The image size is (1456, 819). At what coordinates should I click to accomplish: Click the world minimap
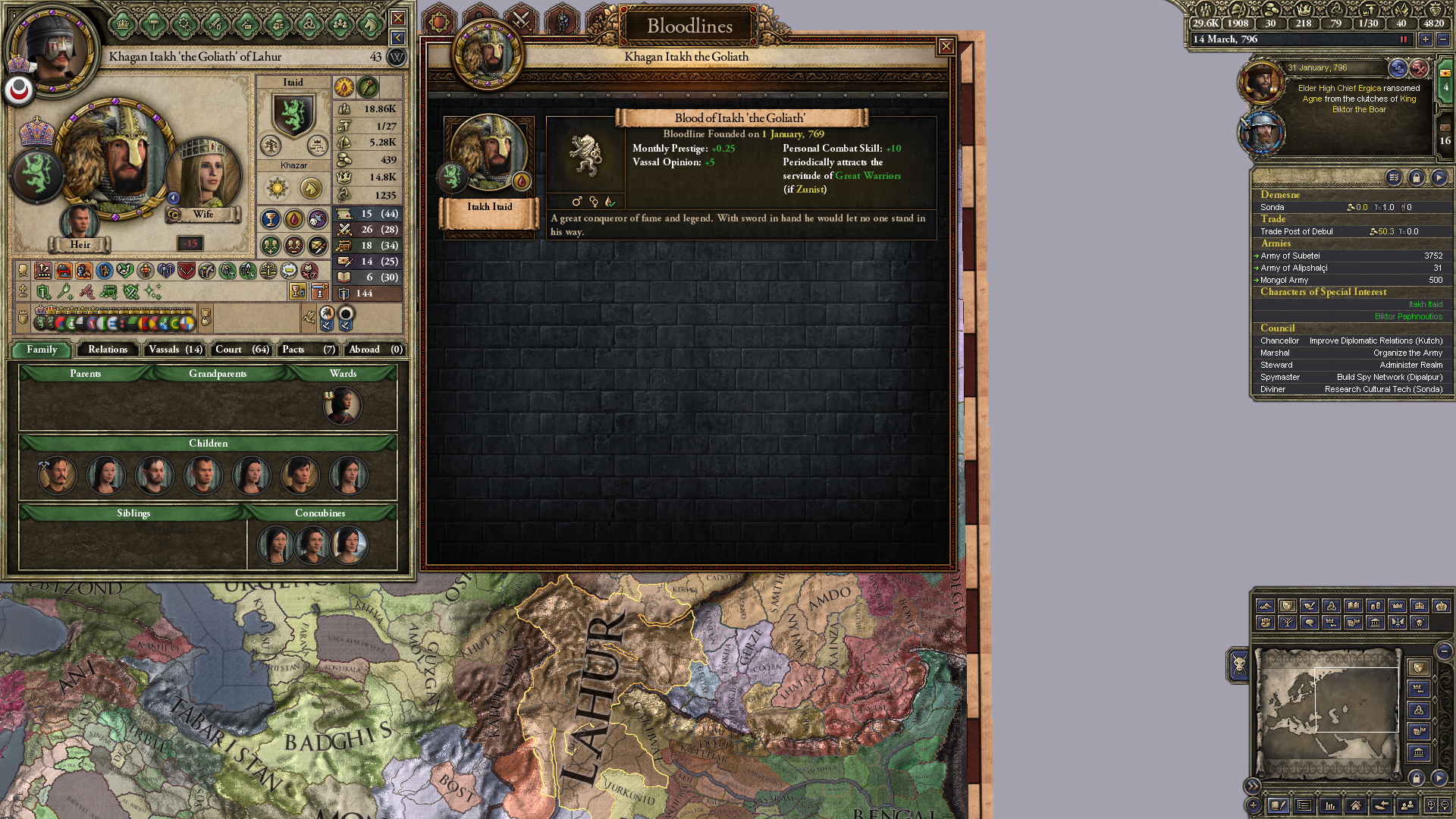click(x=1328, y=713)
